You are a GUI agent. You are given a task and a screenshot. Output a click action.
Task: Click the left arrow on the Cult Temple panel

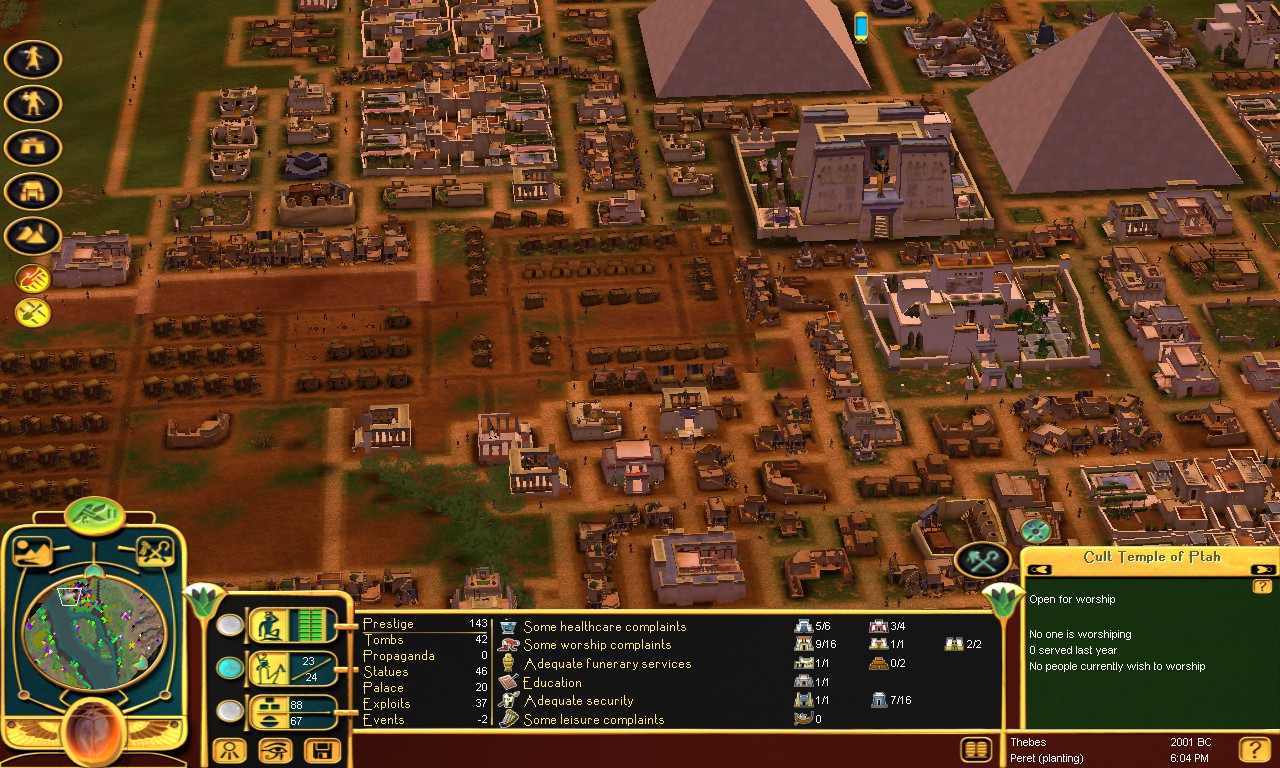point(1038,568)
